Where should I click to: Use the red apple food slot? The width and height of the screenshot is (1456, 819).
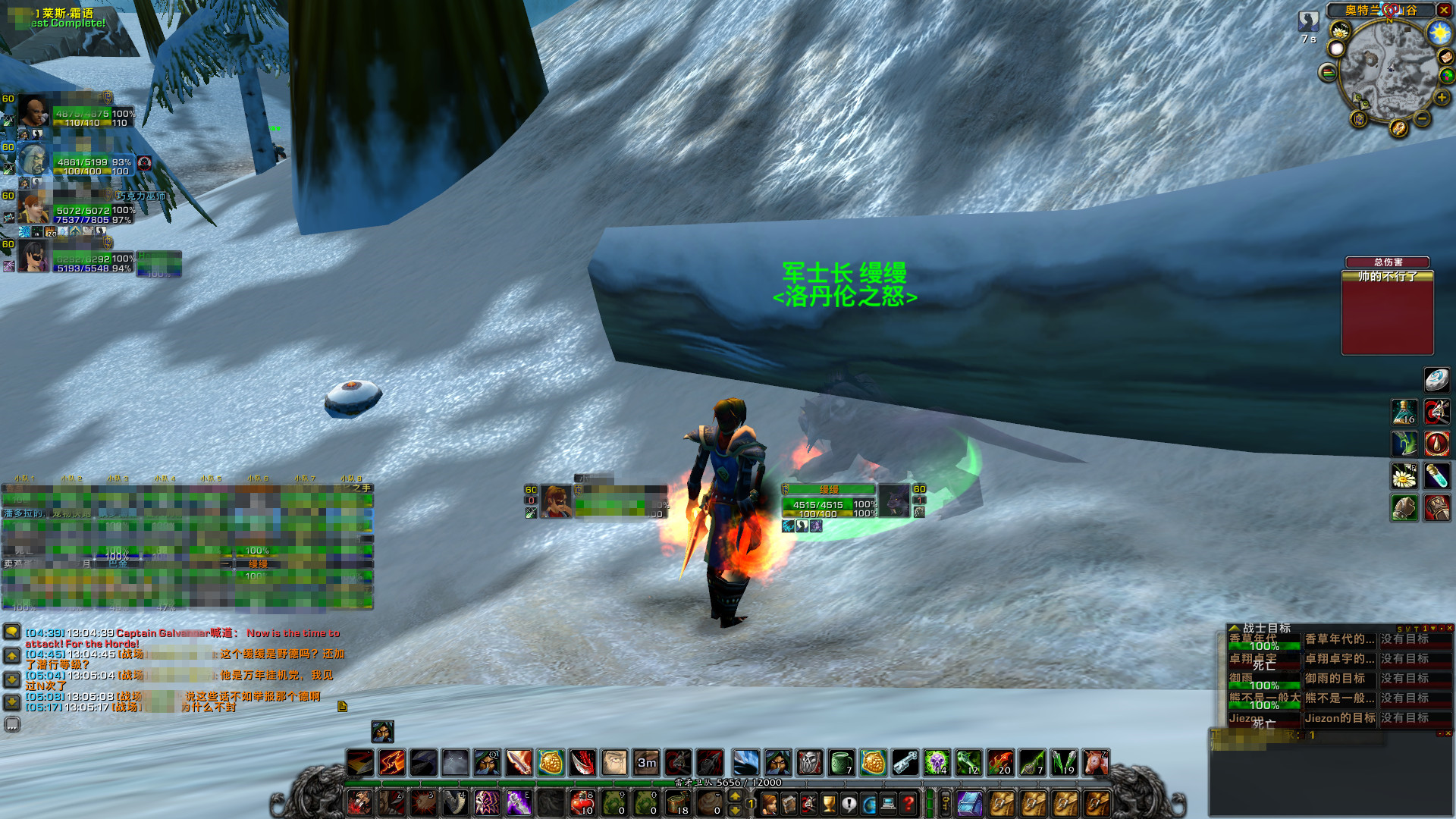point(582,803)
